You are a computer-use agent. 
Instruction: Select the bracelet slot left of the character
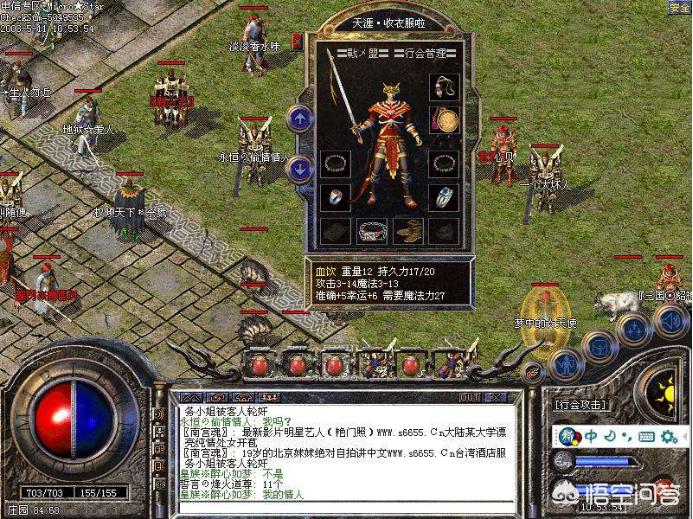click(335, 163)
